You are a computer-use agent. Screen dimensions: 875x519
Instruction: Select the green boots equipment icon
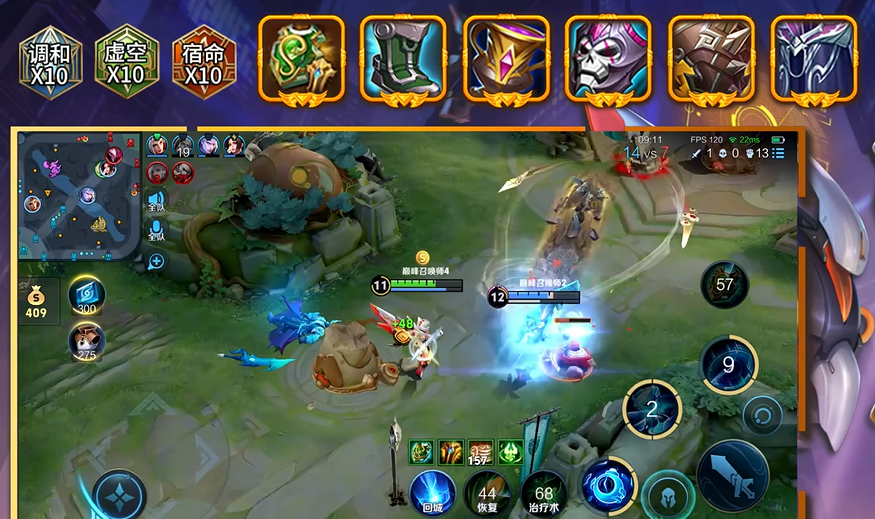404,58
